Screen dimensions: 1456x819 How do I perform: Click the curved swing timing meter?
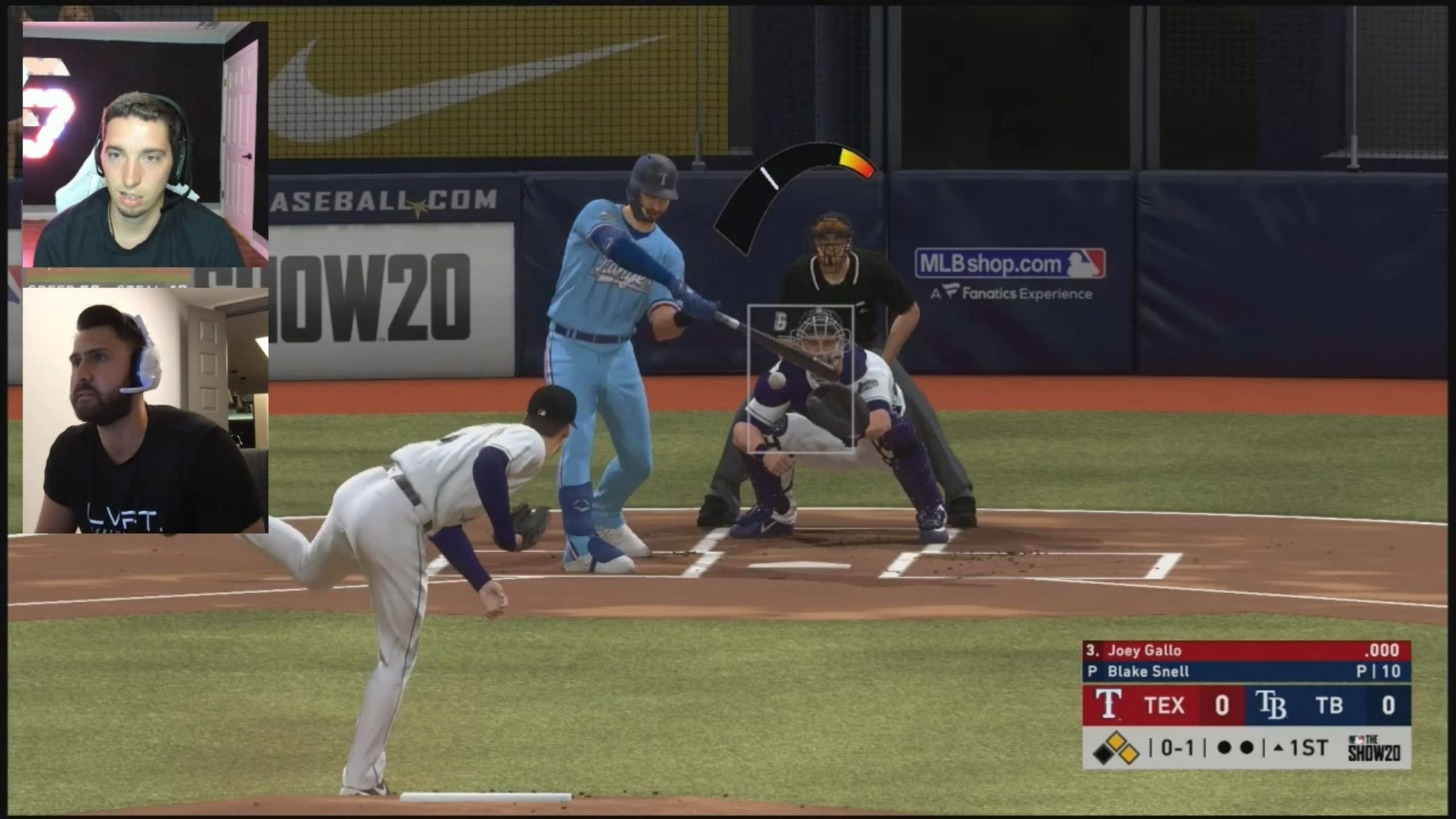point(791,188)
